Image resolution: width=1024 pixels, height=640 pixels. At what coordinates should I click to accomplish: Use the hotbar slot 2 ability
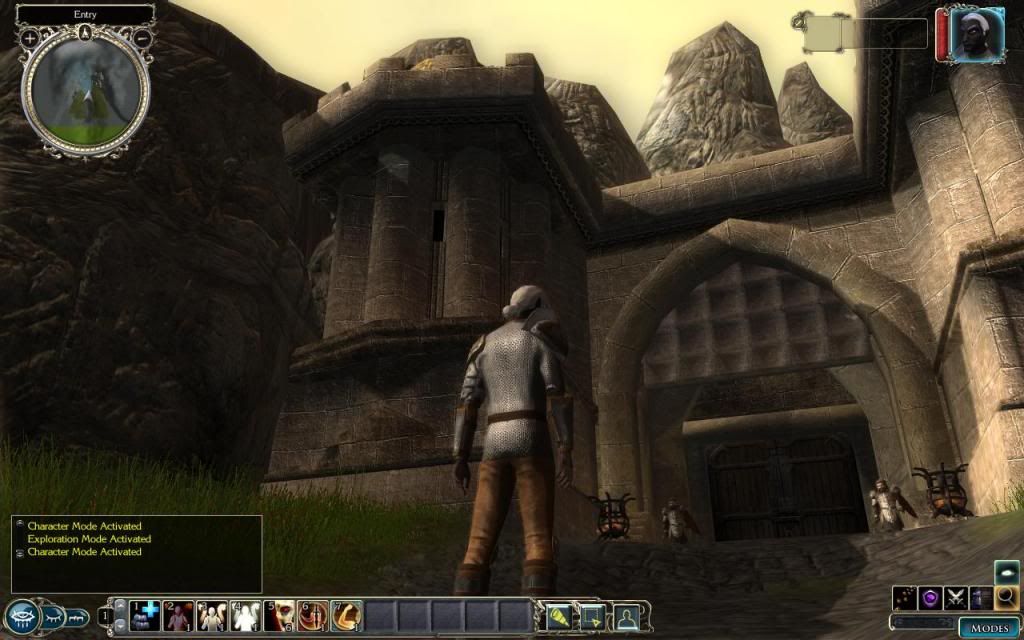click(x=180, y=616)
